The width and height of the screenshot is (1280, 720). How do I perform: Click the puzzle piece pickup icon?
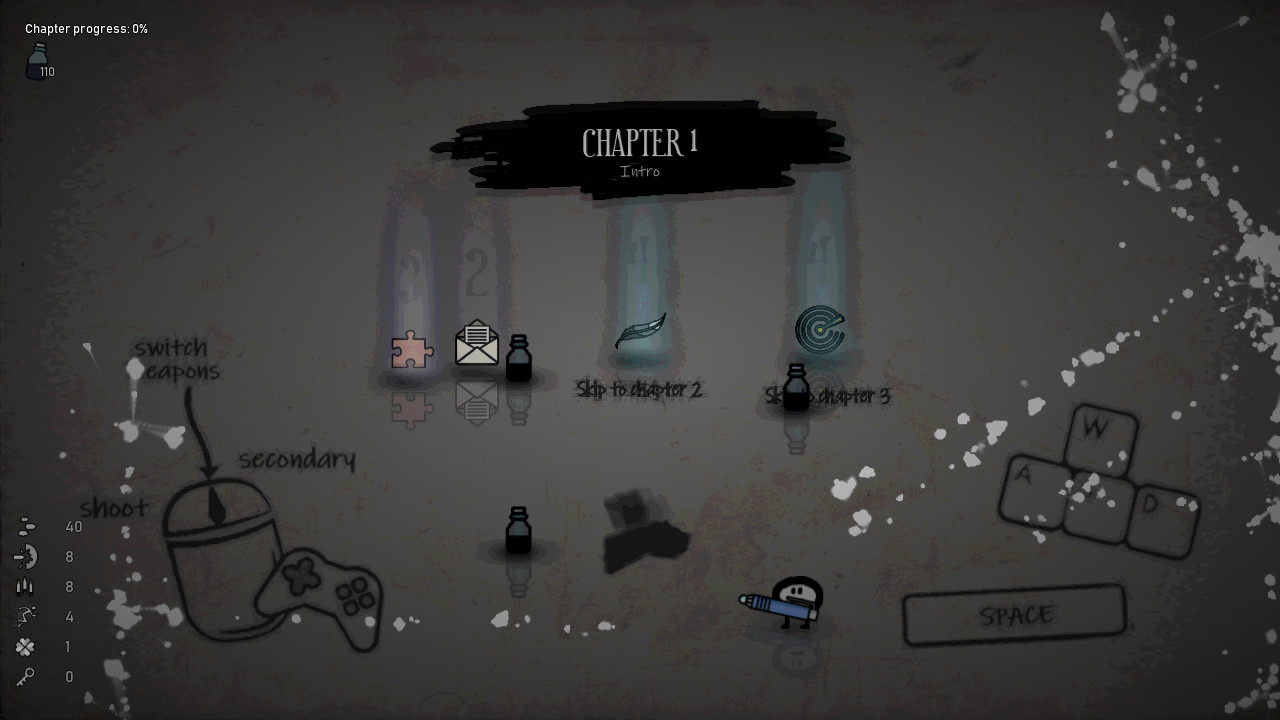[413, 351]
